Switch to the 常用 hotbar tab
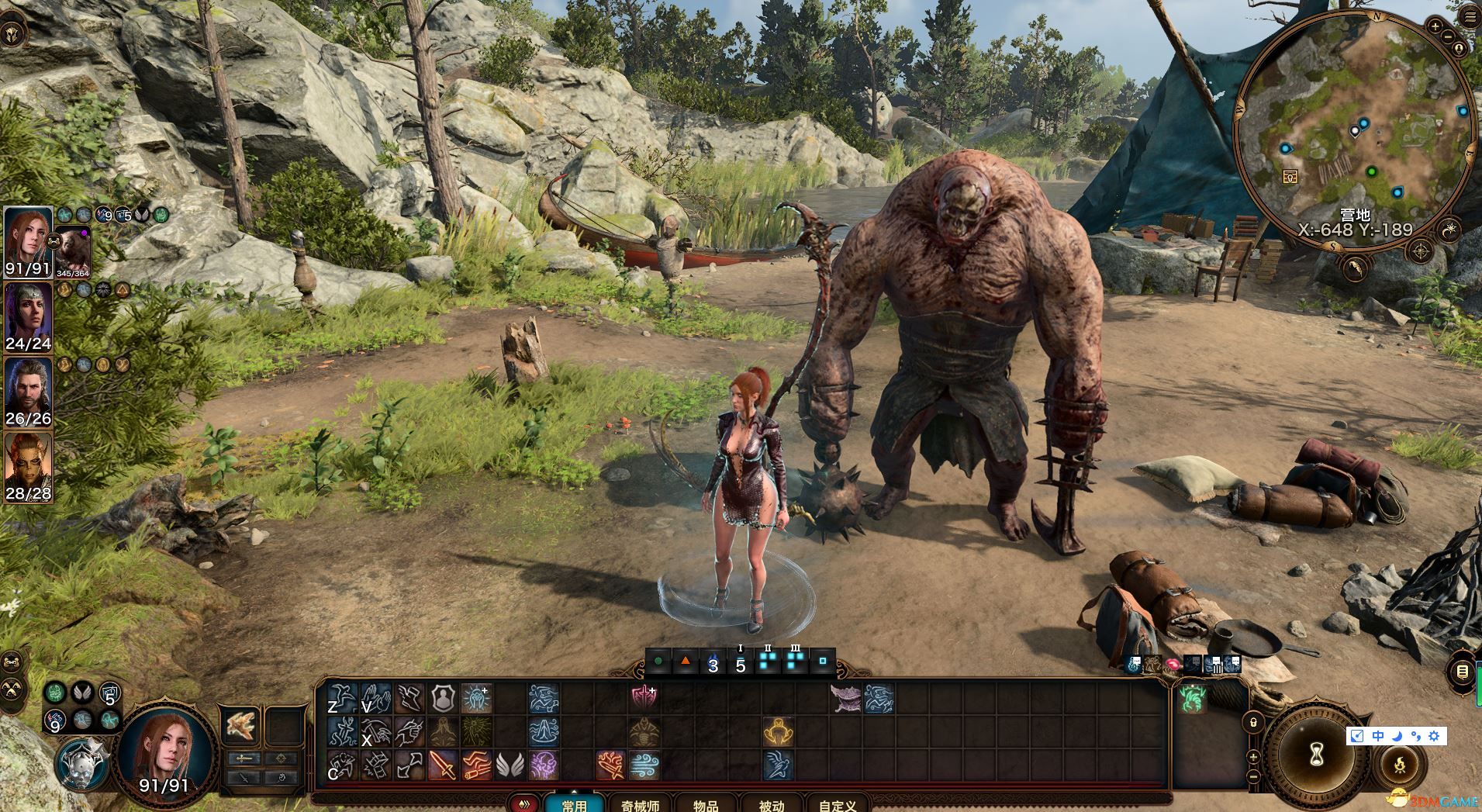This screenshot has width=1482, height=812. [575, 805]
